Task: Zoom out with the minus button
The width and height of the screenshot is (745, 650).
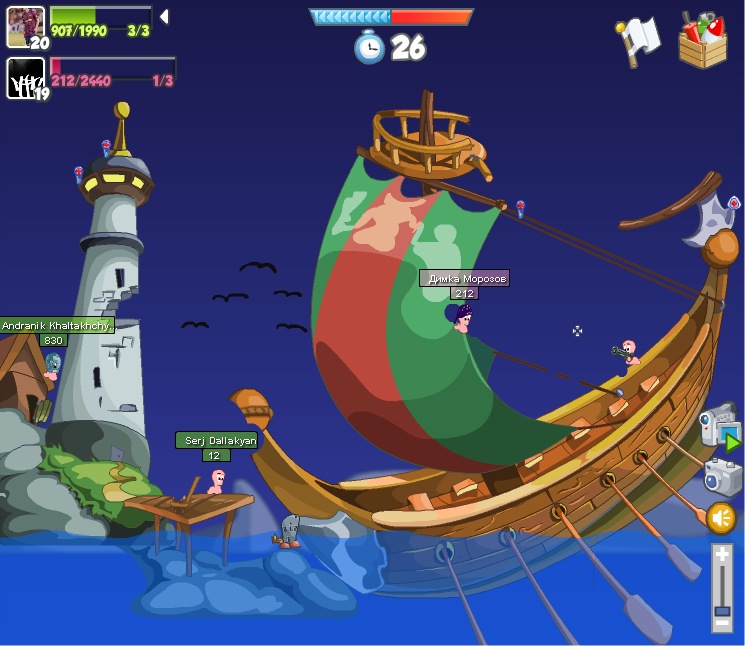Action: tap(722, 623)
